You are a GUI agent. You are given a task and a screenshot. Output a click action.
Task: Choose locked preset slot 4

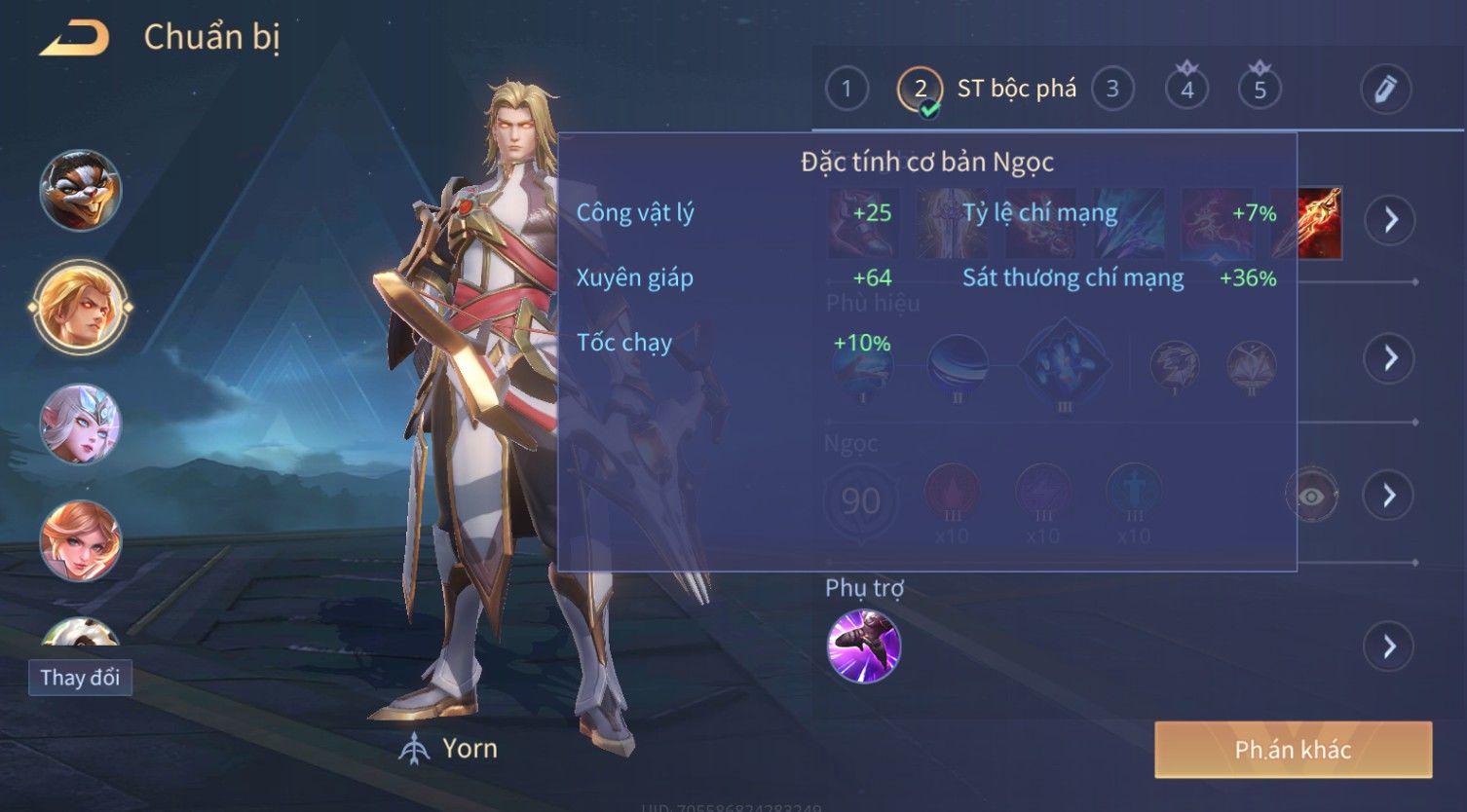click(1186, 90)
